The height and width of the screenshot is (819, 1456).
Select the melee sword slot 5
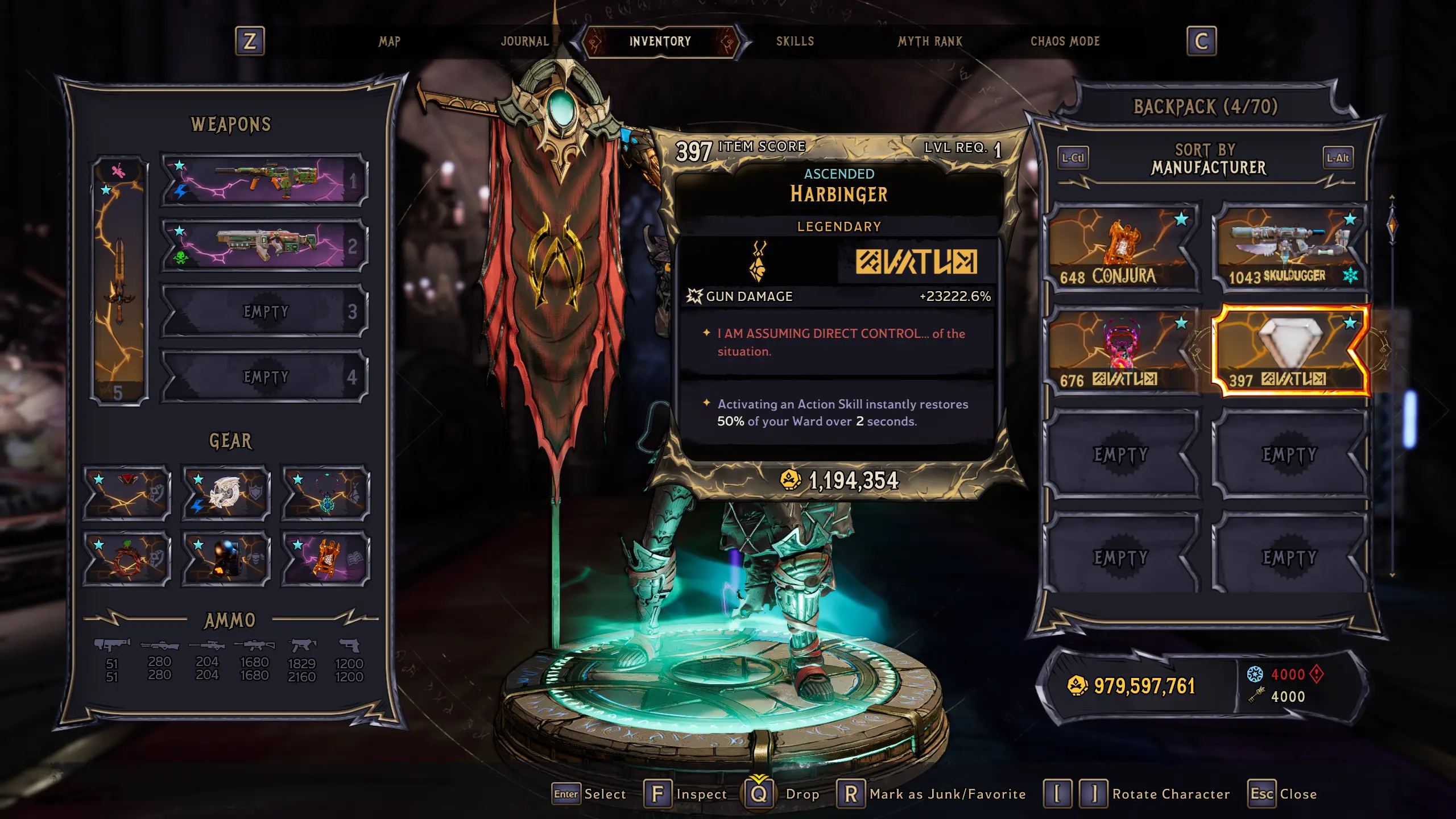119,280
